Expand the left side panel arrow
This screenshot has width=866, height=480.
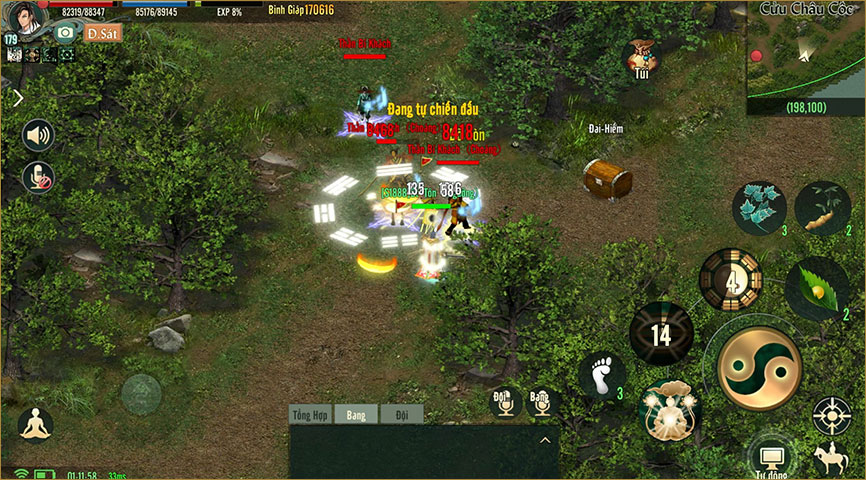click(x=17, y=98)
